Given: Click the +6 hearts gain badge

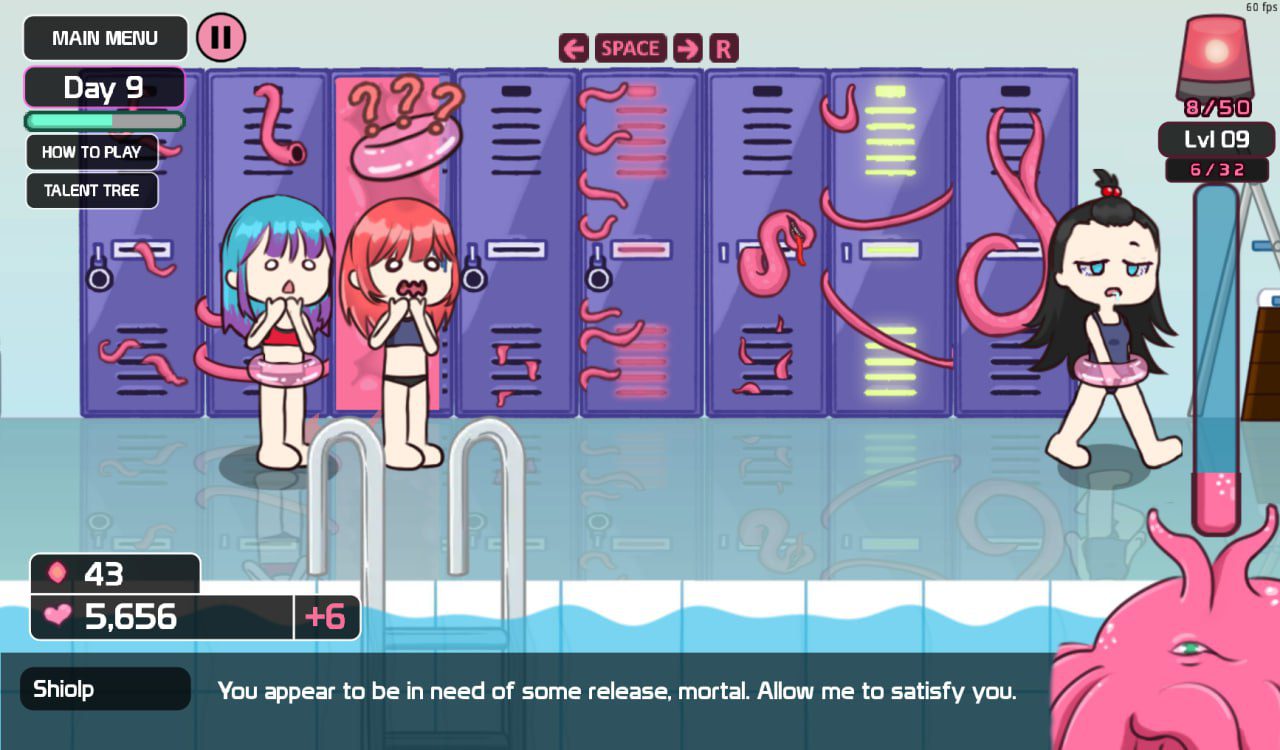Looking at the screenshot, I should pyautogui.click(x=328, y=617).
